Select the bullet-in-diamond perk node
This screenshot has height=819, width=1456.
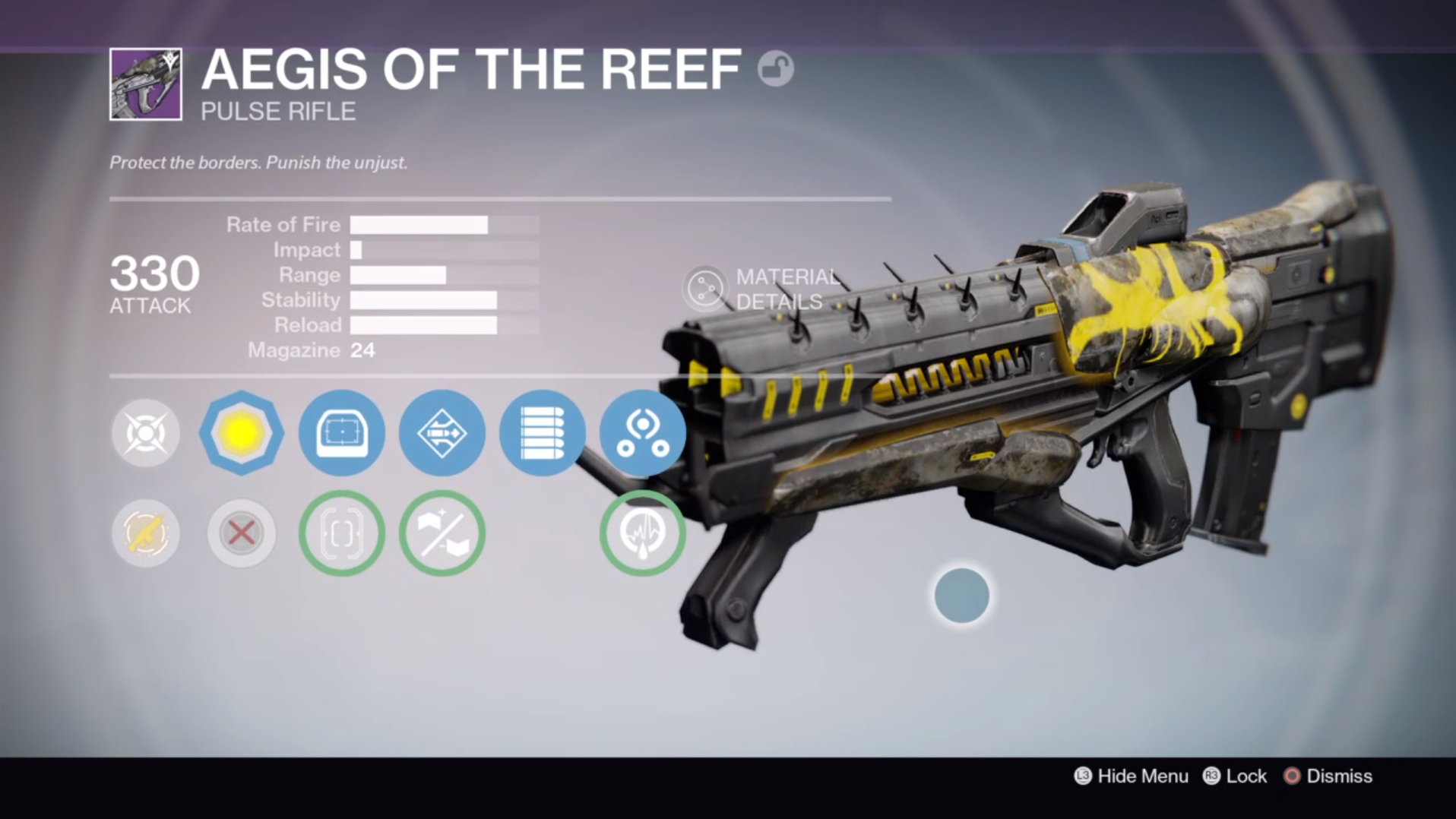click(442, 433)
